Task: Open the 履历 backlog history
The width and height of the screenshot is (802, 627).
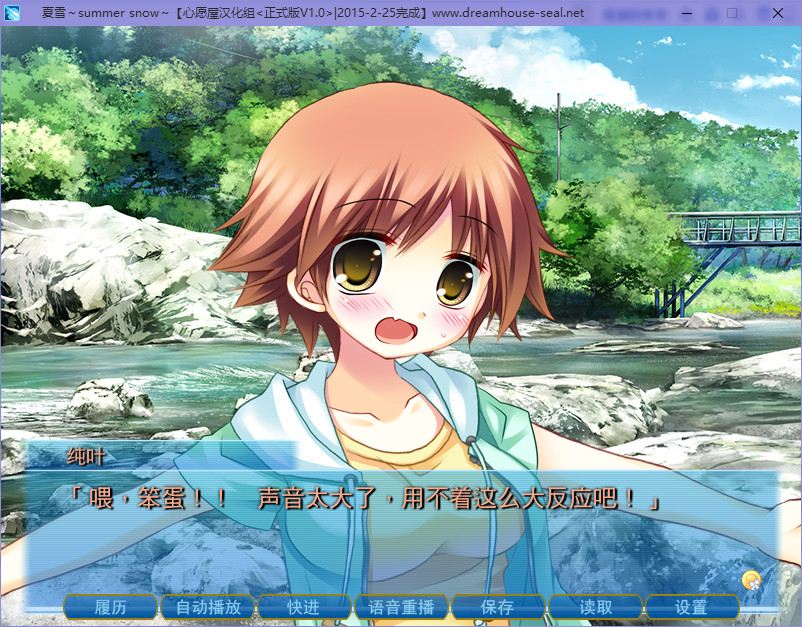Action: (111, 607)
